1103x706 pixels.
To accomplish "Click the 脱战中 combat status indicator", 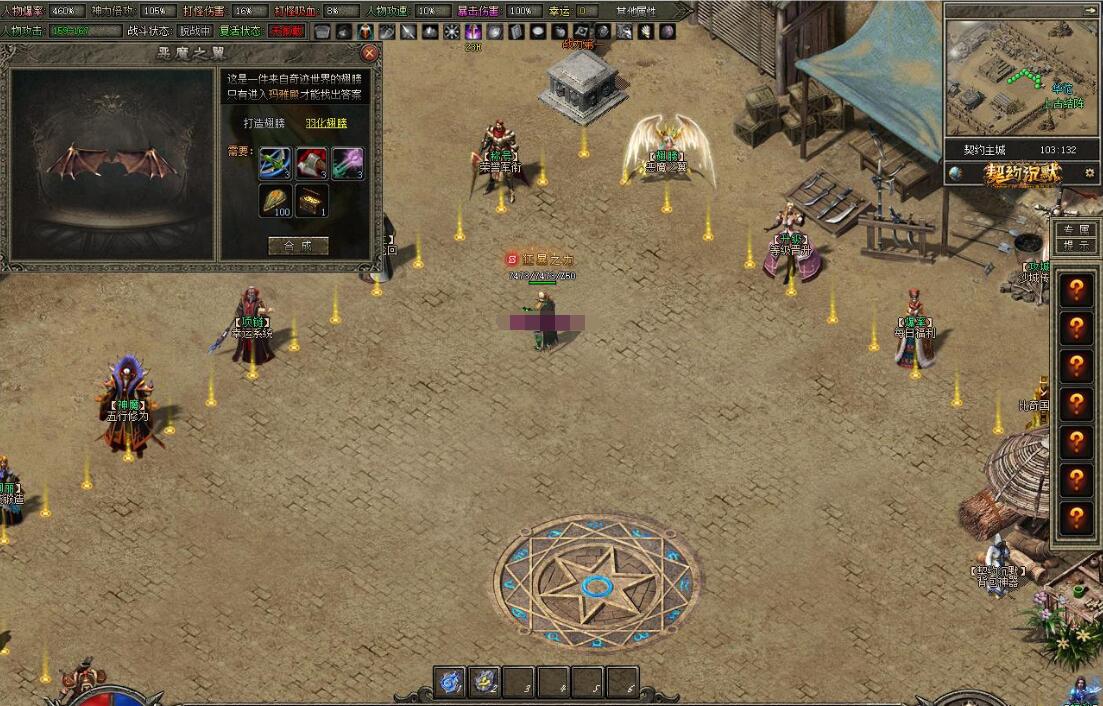I will coord(195,31).
